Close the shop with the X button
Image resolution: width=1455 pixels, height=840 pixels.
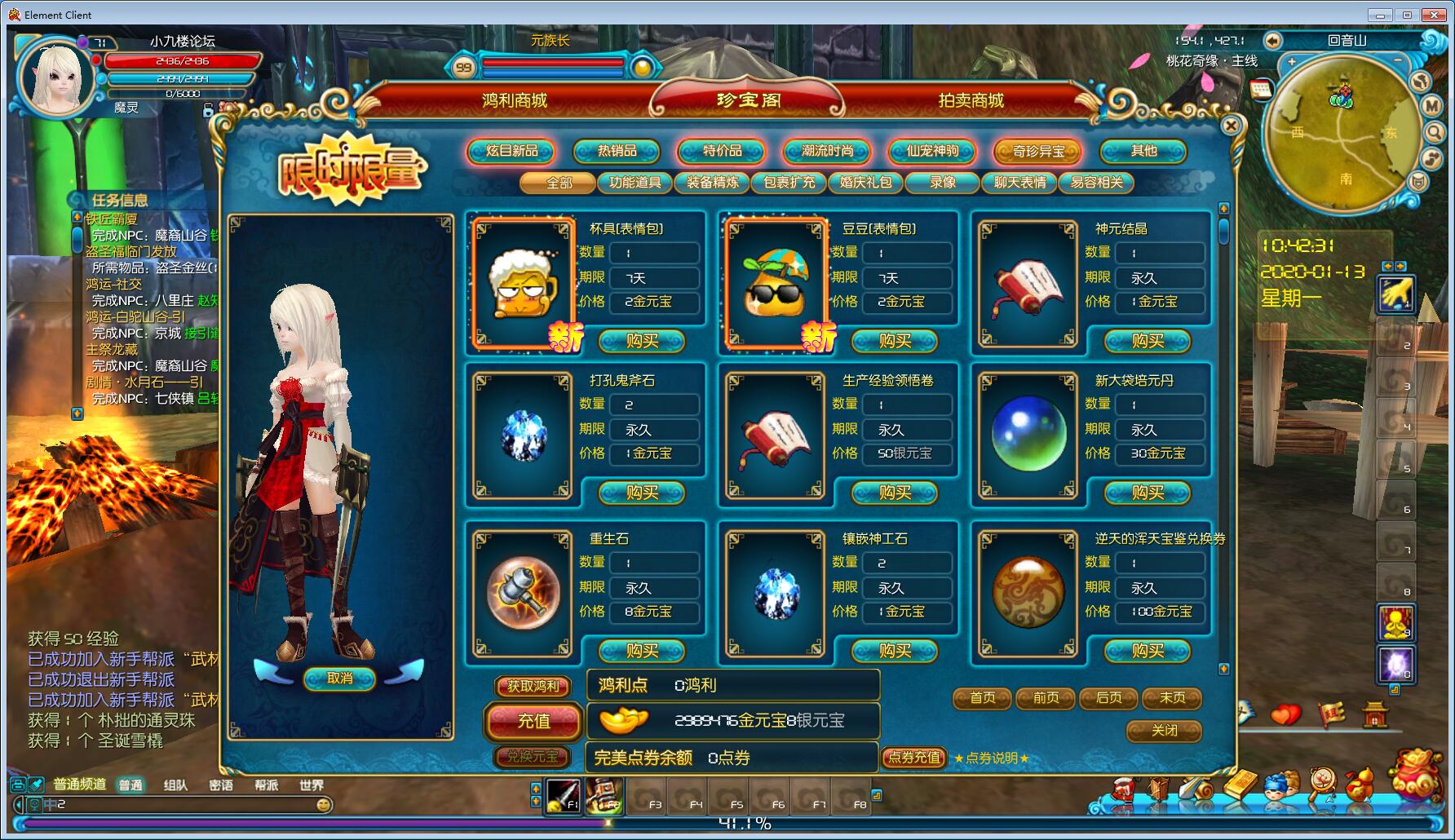click(1231, 126)
